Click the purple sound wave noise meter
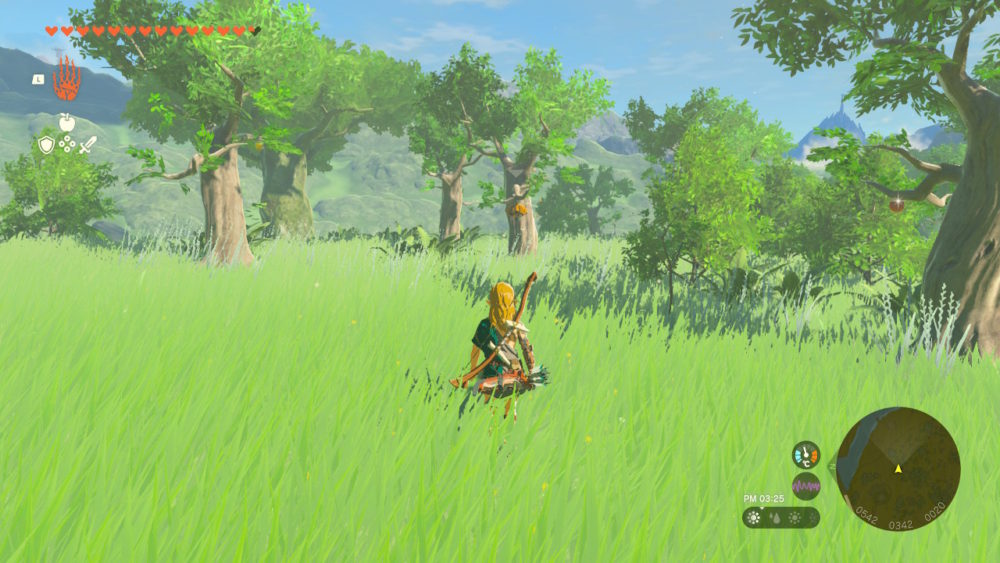The width and height of the screenshot is (1000, 563). click(806, 486)
